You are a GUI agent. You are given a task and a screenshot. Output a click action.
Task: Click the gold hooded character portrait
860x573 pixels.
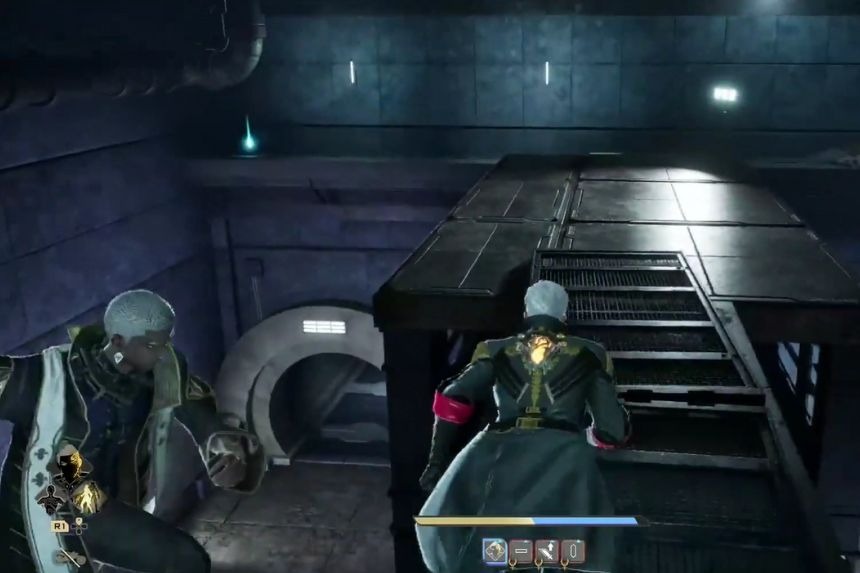coord(69,465)
